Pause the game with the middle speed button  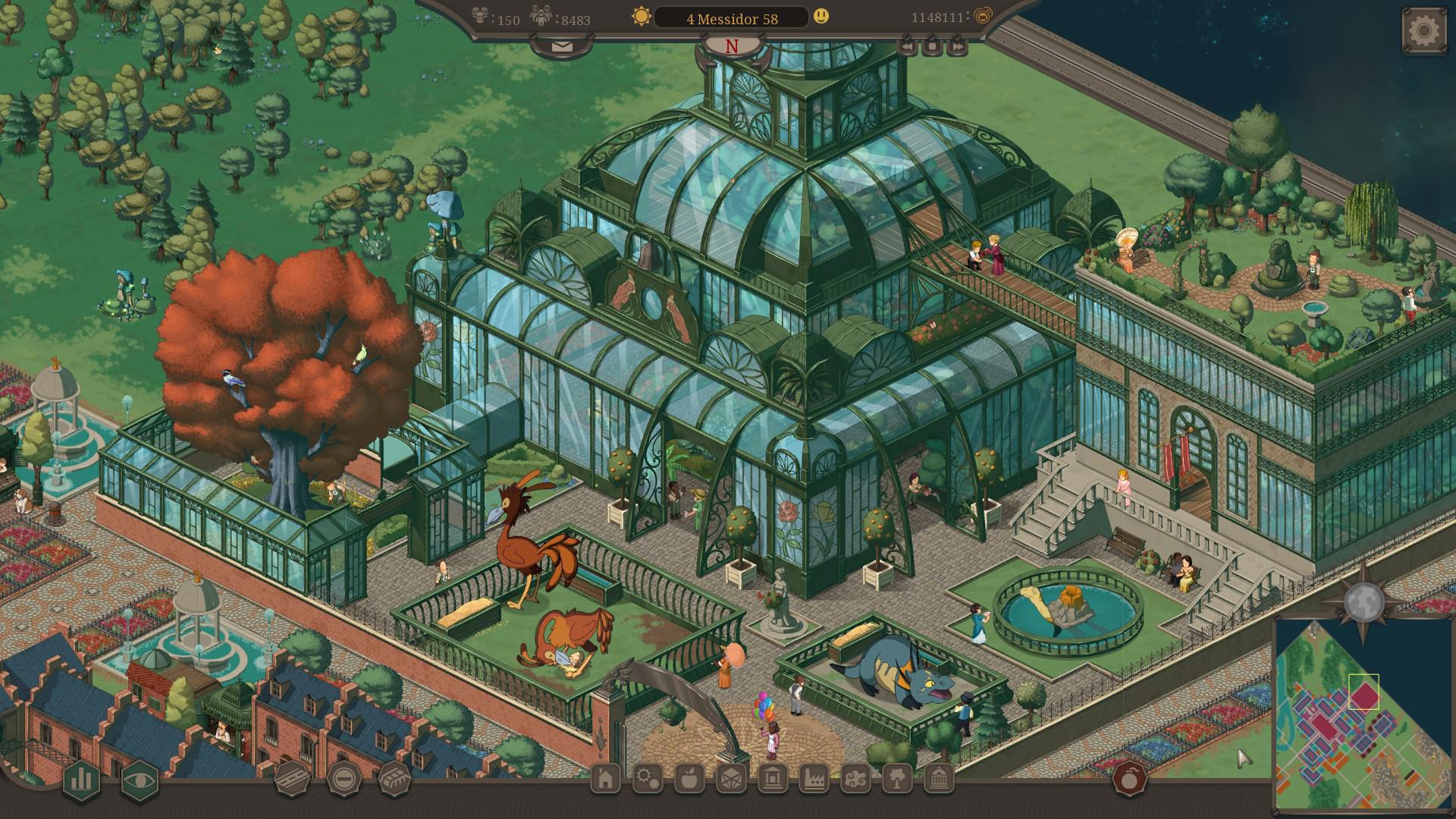pyautogui.click(x=932, y=46)
